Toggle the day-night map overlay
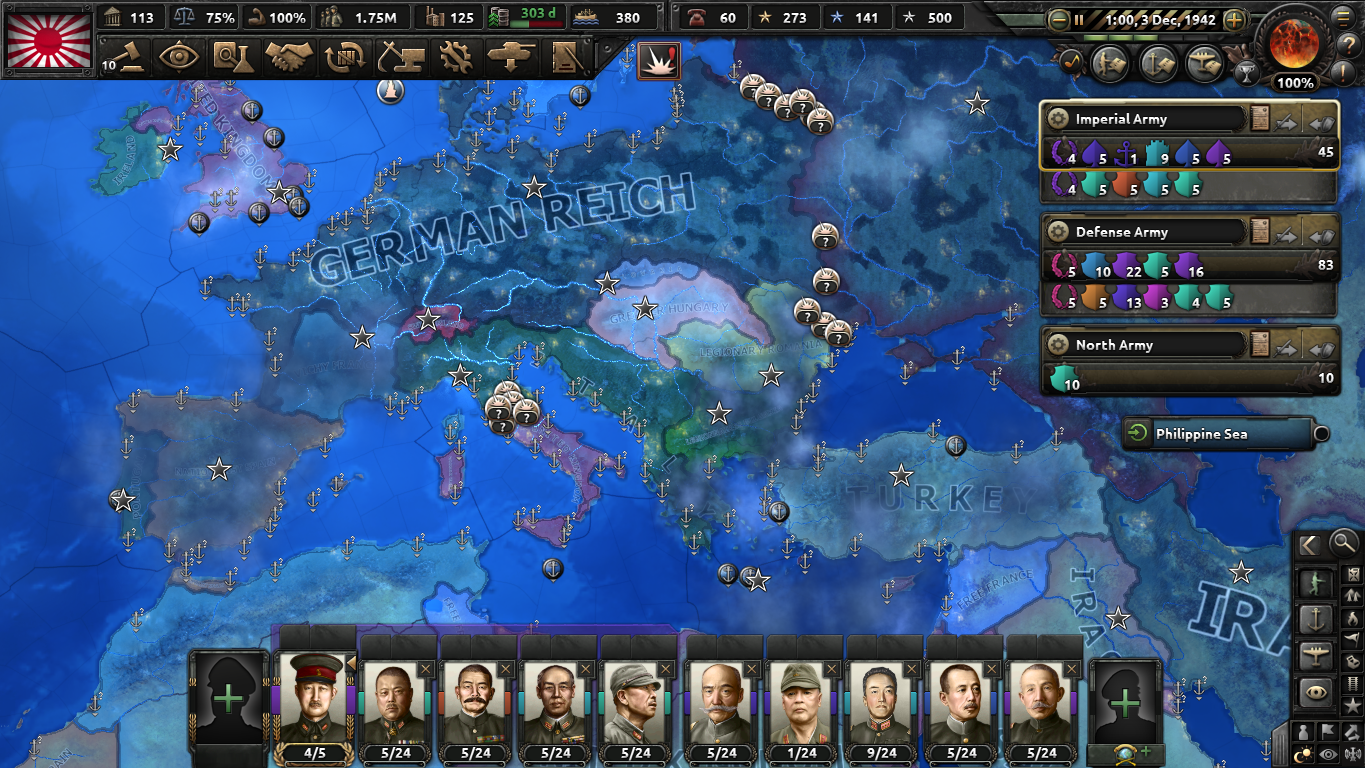 [1305, 752]
